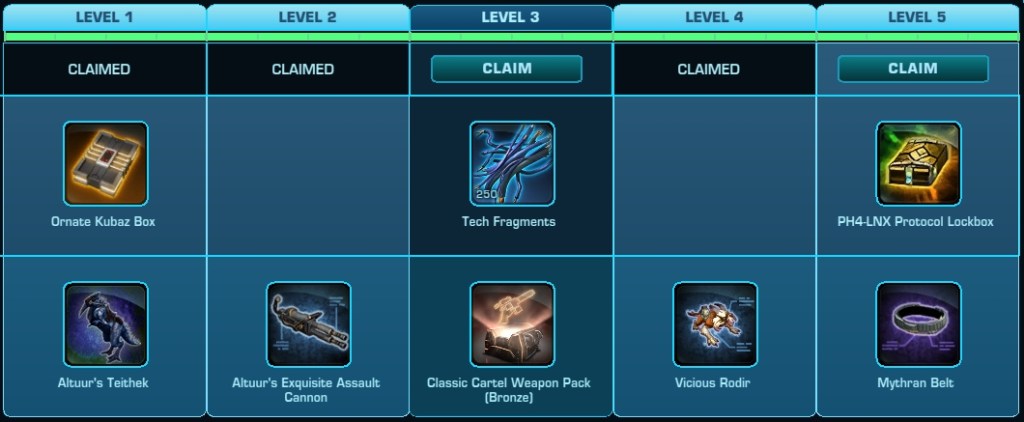Viewport: 1024px width, 422px height.
Task: Choose the PH4-LNX Protocol Lockbox icon
Action: tap(918, 164)
